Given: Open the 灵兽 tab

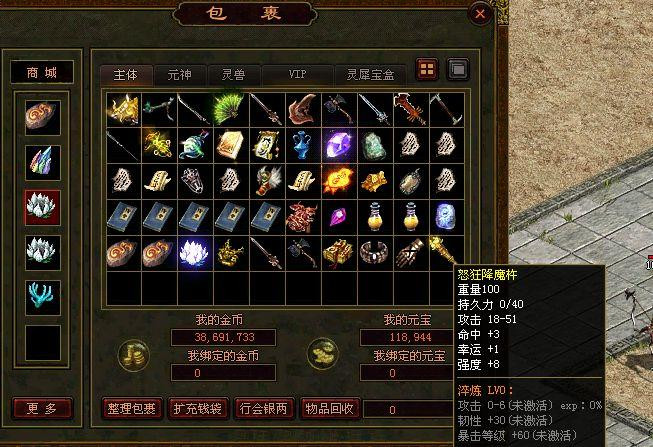Looking at the screenshot, I should coord(234,74).
